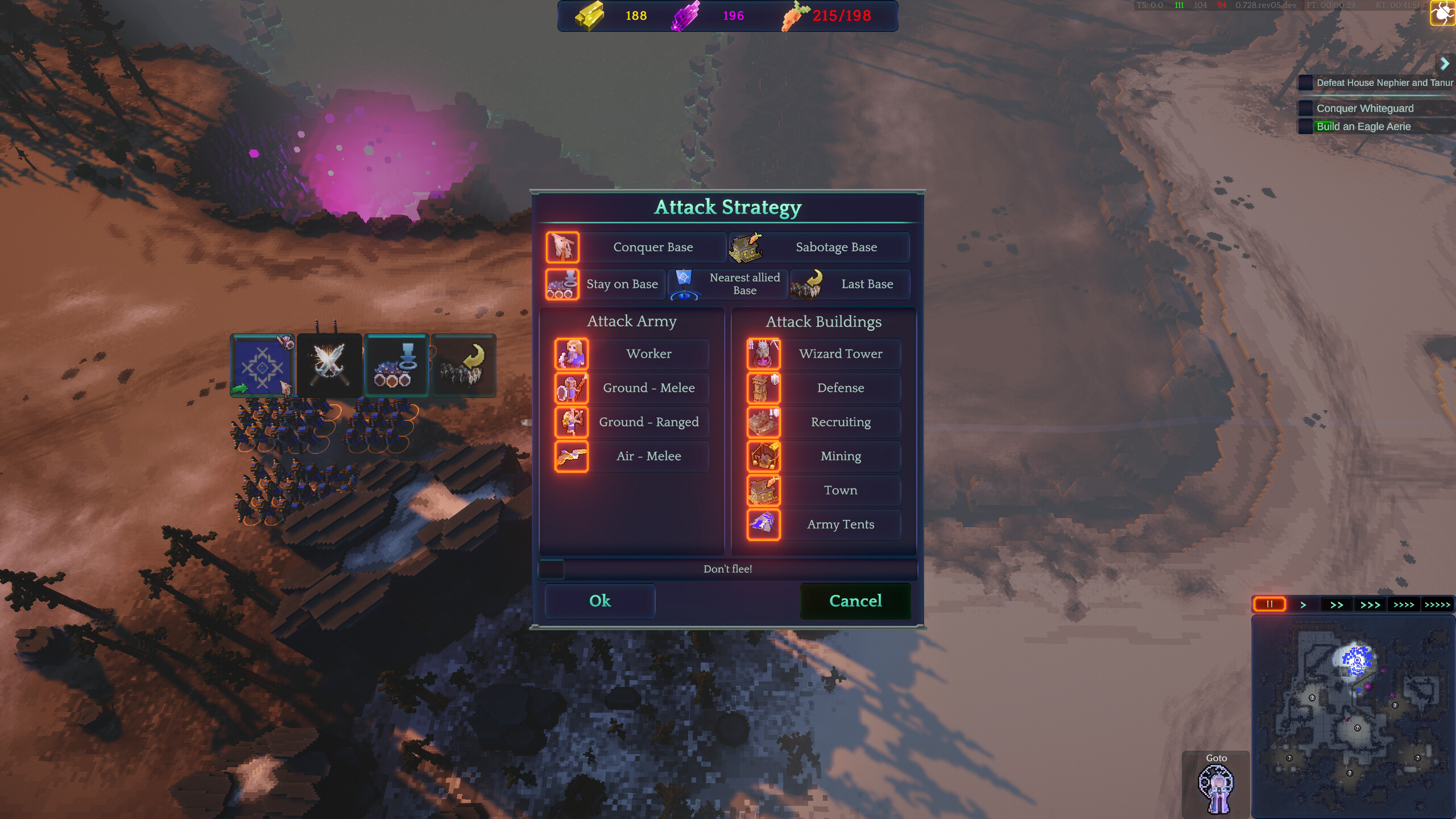
Task: Pause the game with the pause control
Action: pos(1271,605)
